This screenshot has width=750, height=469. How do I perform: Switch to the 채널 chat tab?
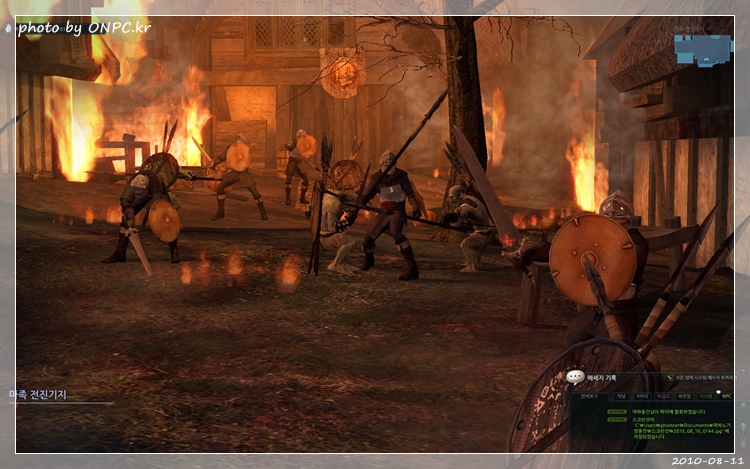619,396
